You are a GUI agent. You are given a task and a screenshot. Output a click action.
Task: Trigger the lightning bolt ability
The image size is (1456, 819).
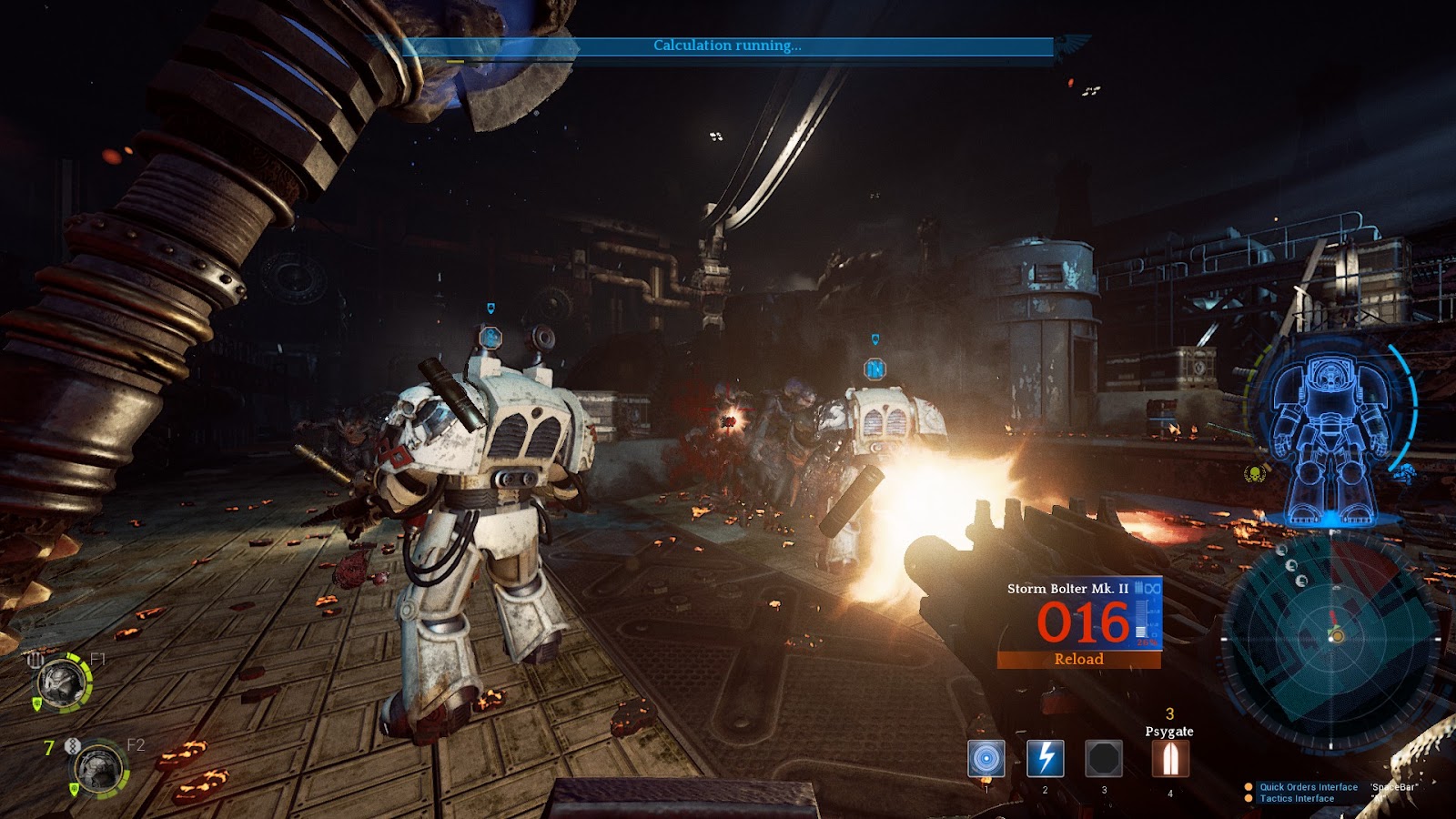coord(1045,758)
